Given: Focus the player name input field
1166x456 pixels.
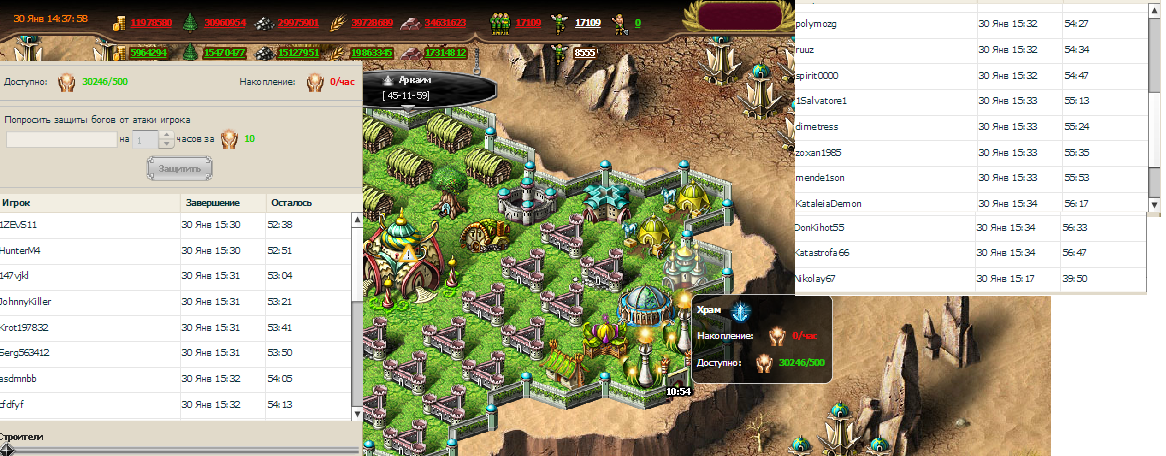Looking at the screenshot, I should pos(61,140).
